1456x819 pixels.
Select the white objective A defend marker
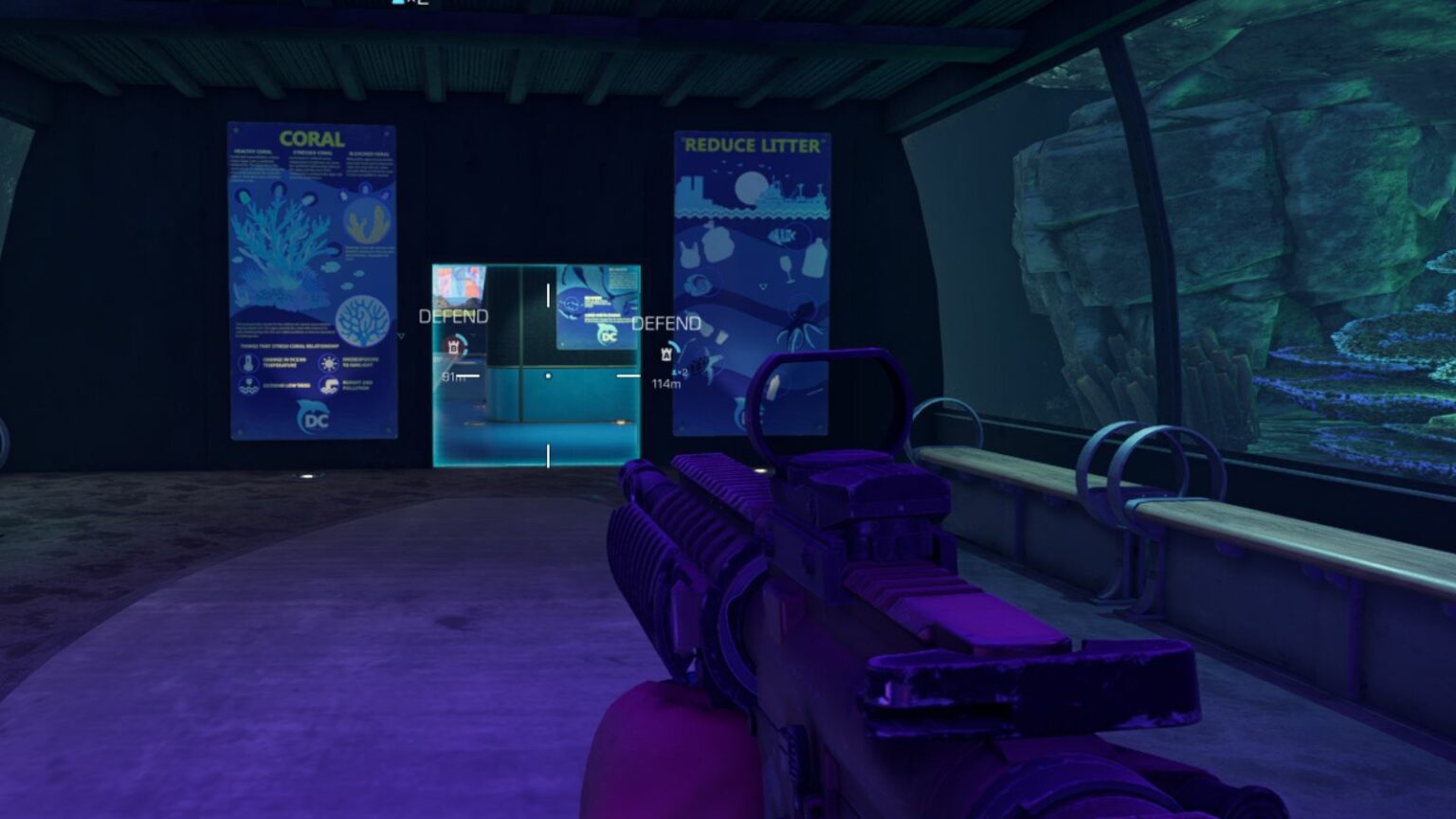(x=666, y=353)
